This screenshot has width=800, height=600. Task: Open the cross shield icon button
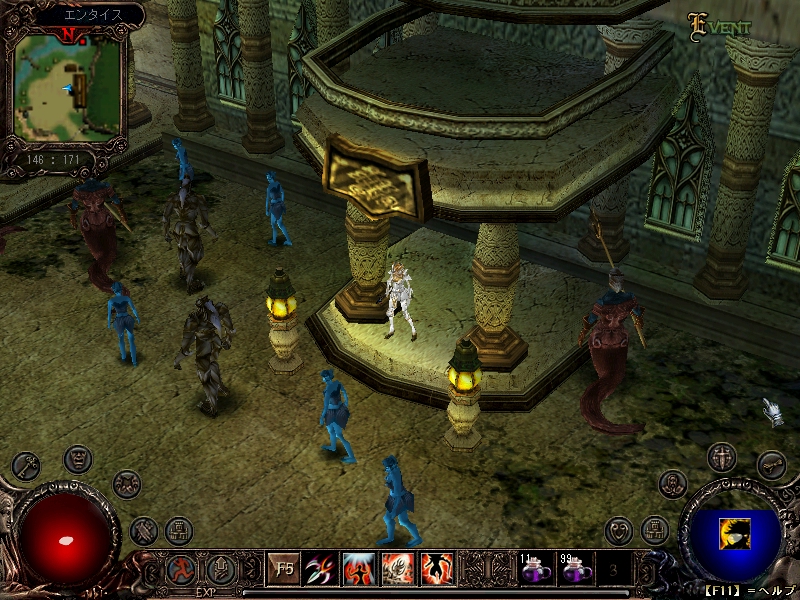point(722,459)
